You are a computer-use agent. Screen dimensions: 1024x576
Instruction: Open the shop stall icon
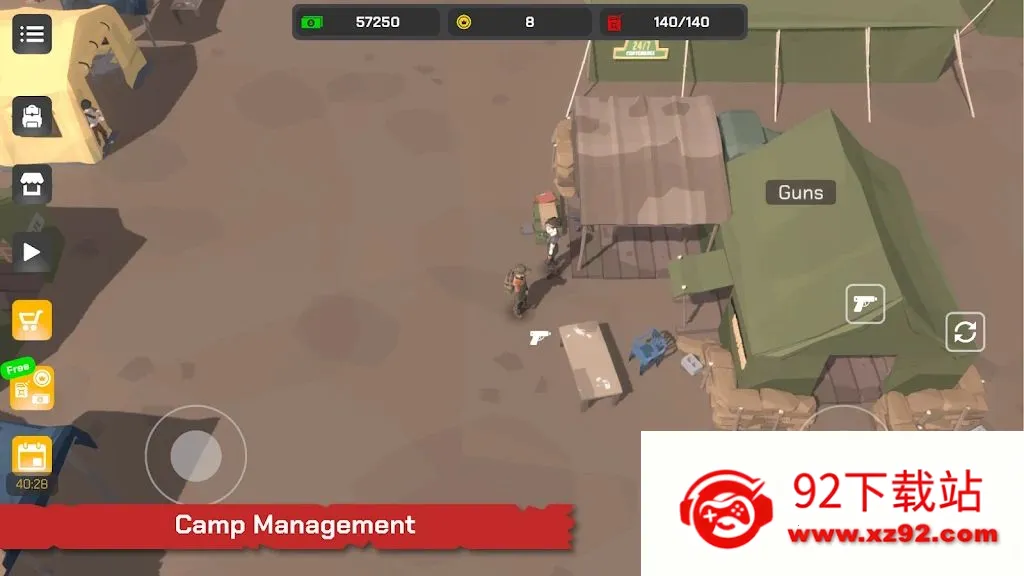tap(32, 184)
